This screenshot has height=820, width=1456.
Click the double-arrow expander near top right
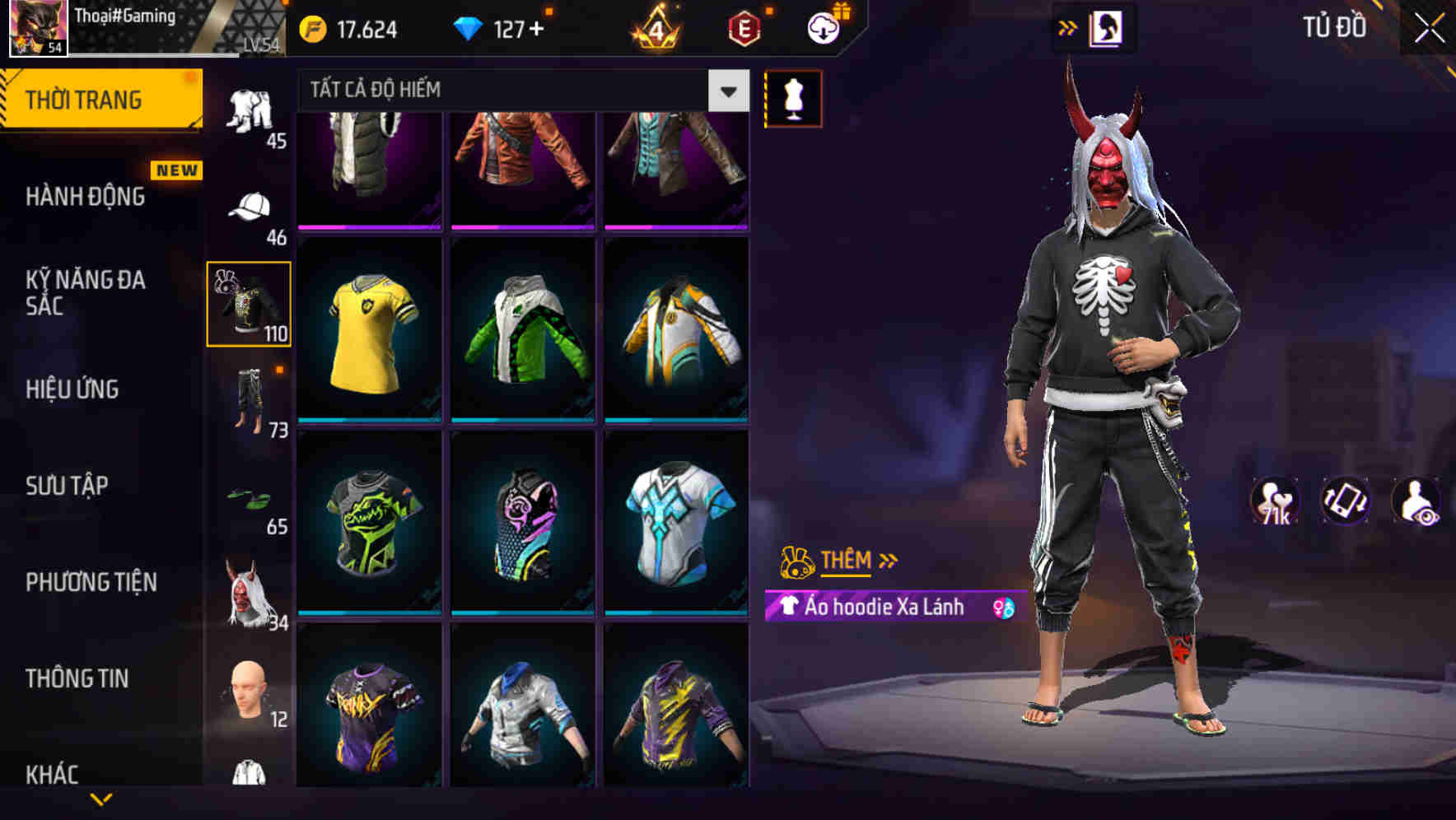coord(1068,27)
